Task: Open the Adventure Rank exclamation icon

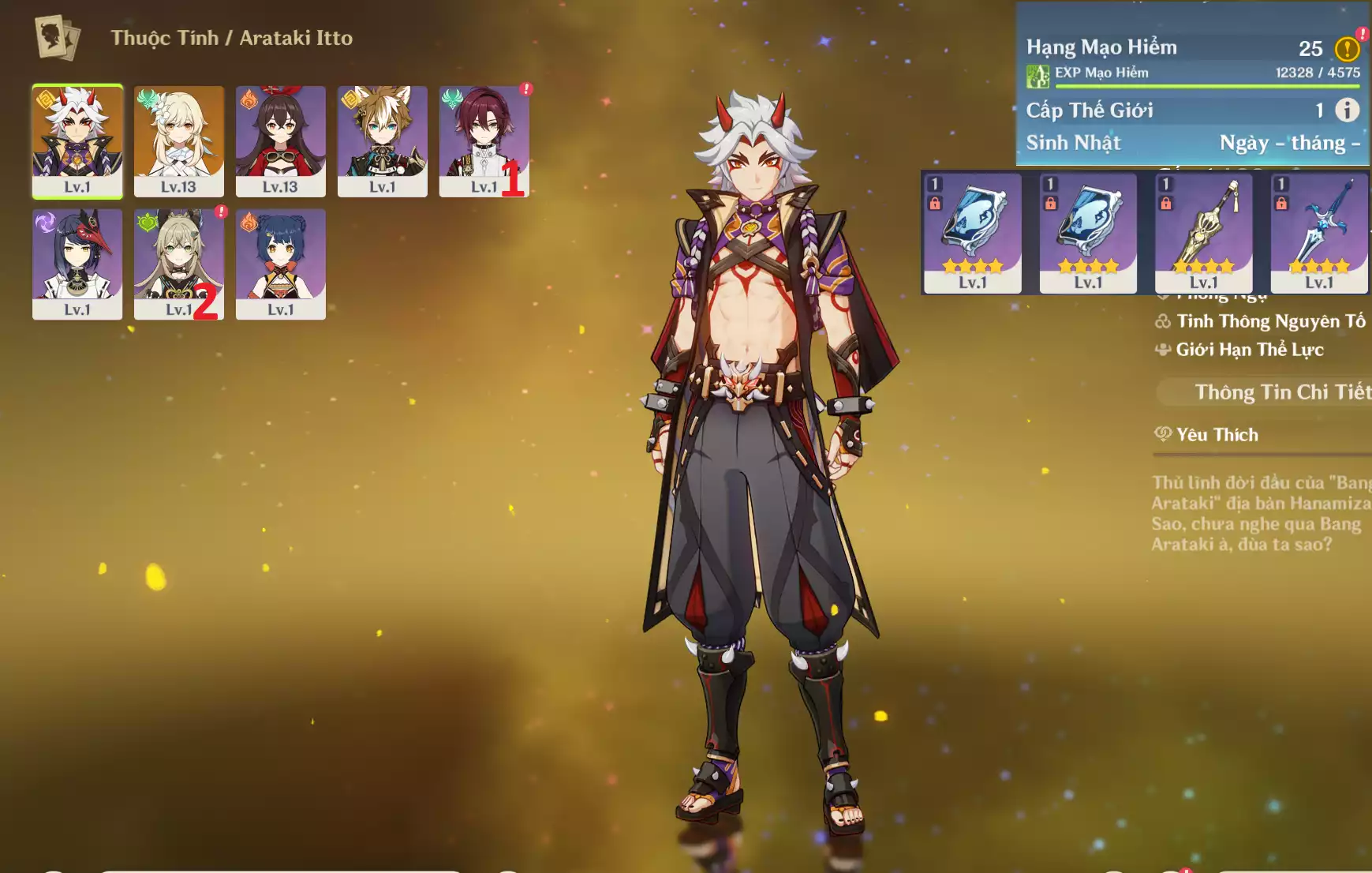Action: pyautogui.click(x=1347, y=49)
